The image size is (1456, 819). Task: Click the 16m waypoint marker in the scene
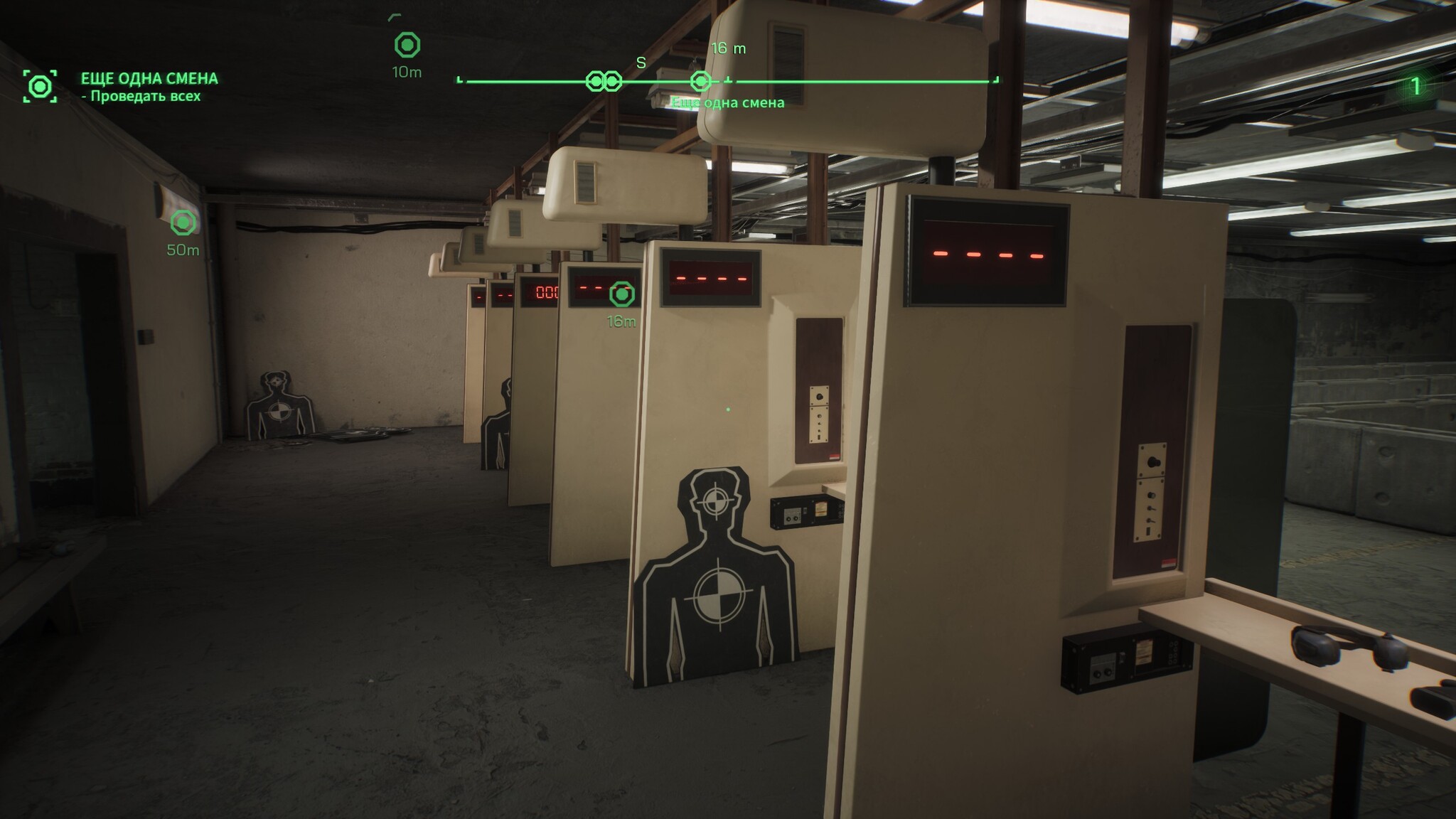click(x=622, y=294)
